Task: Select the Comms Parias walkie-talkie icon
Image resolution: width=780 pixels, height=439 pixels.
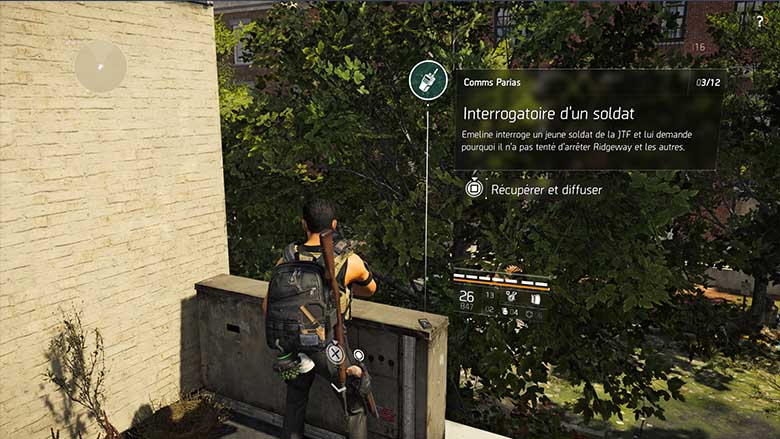Action: click(x=427, y=80)
